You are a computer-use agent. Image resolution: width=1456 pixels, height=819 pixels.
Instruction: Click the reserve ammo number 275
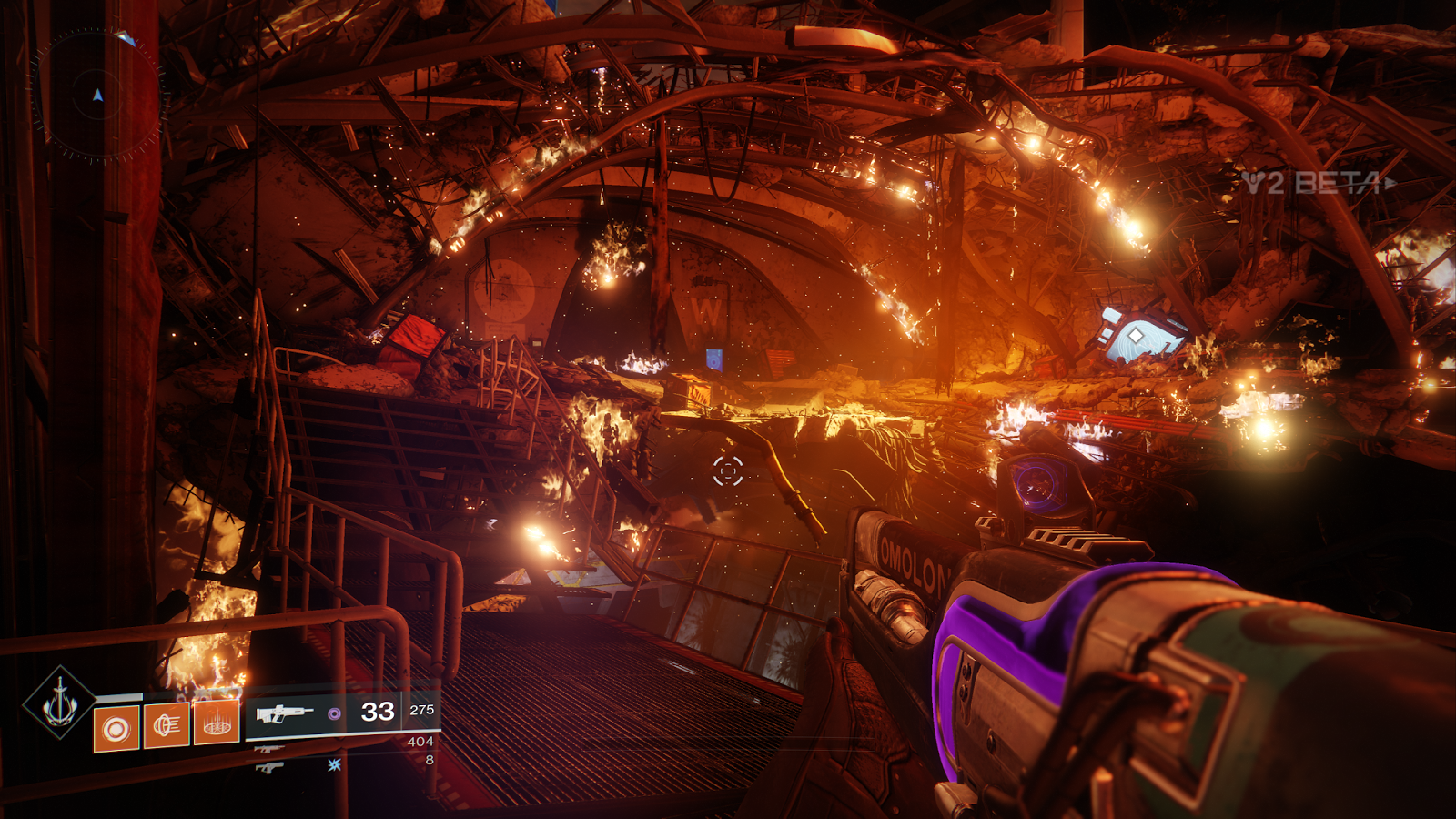click(x=420, y=711)
